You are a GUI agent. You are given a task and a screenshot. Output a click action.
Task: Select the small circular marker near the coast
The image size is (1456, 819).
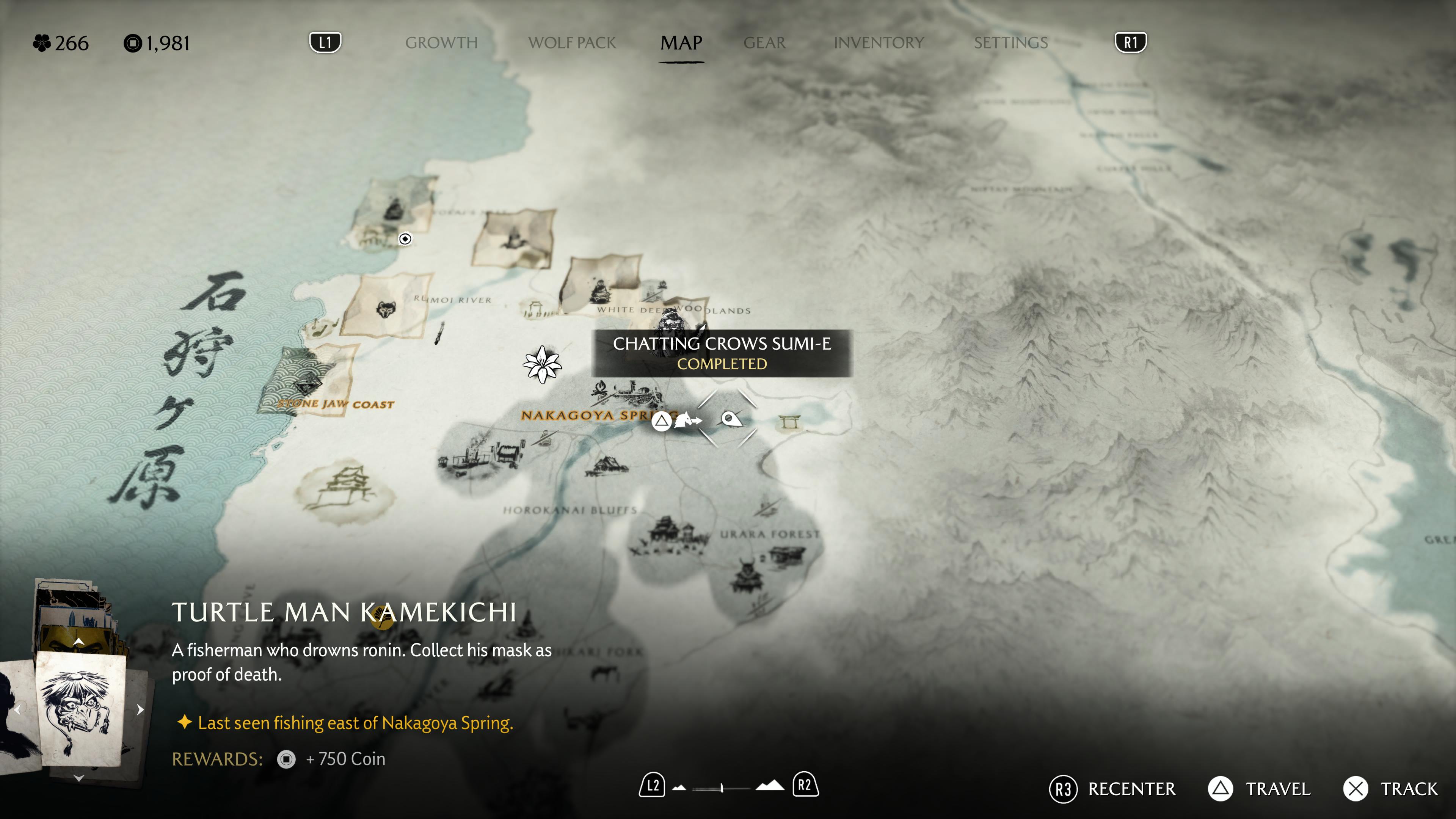(405, 239)
